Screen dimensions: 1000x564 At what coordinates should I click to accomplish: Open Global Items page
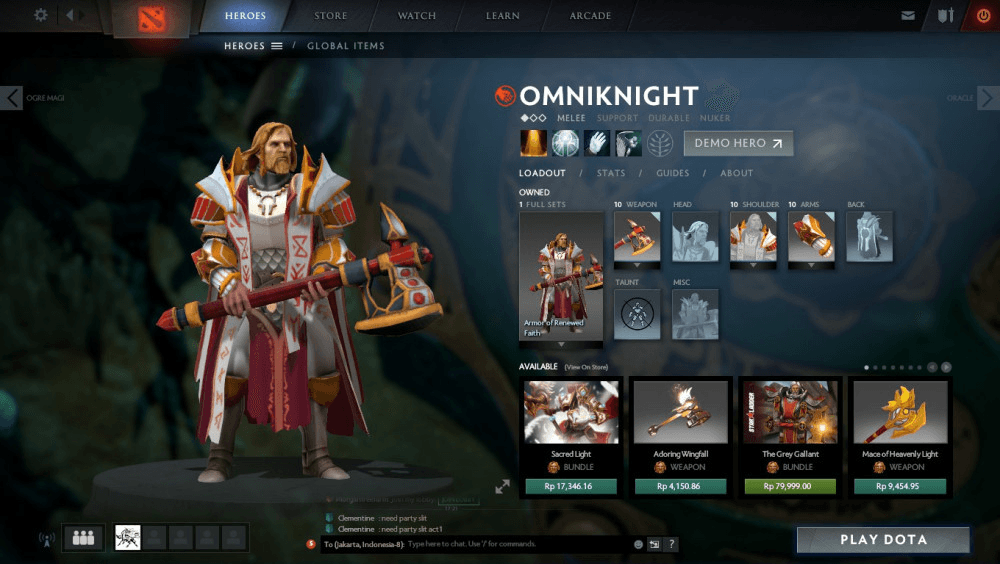point(345,46)
